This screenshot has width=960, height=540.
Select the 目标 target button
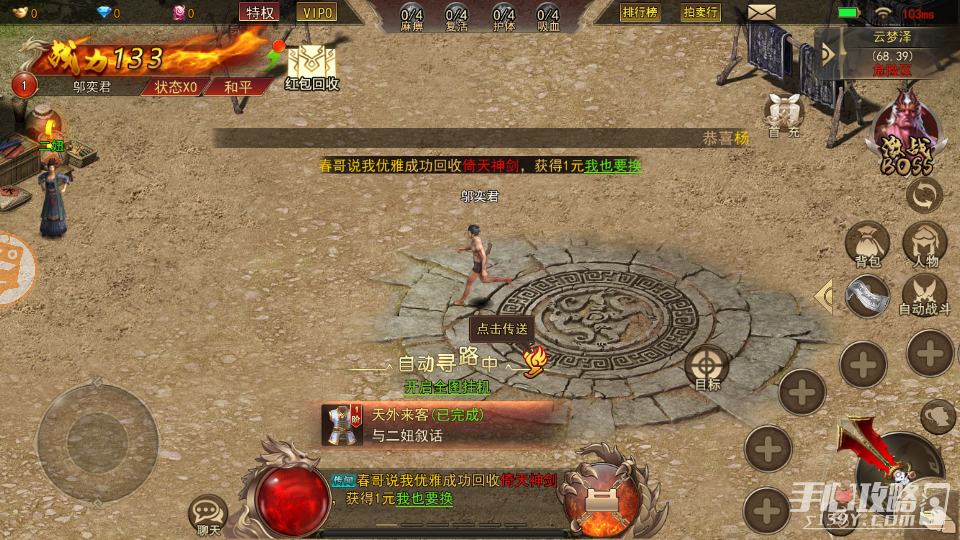tap(707, 369)
